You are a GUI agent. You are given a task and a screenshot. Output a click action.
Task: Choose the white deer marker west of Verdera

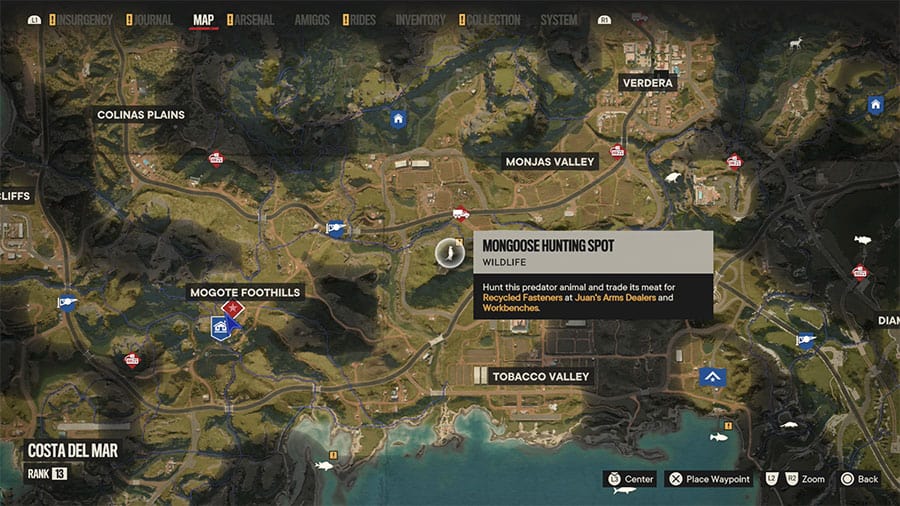[x=796, y=44]
